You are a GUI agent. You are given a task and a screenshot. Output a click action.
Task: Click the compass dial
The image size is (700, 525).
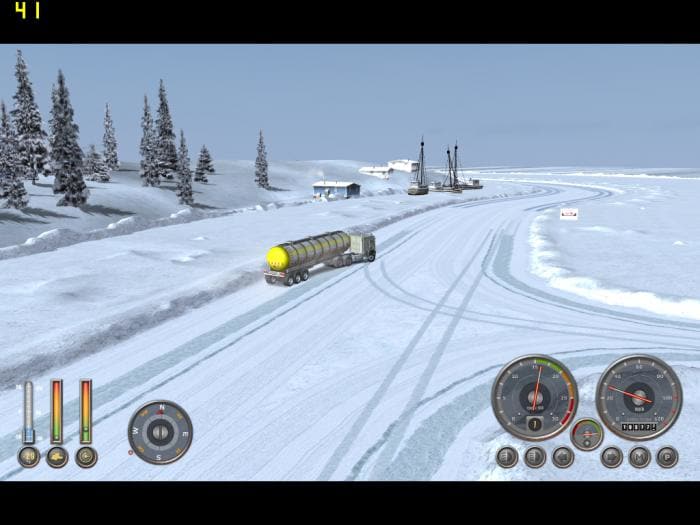click(x=160, y=432)
